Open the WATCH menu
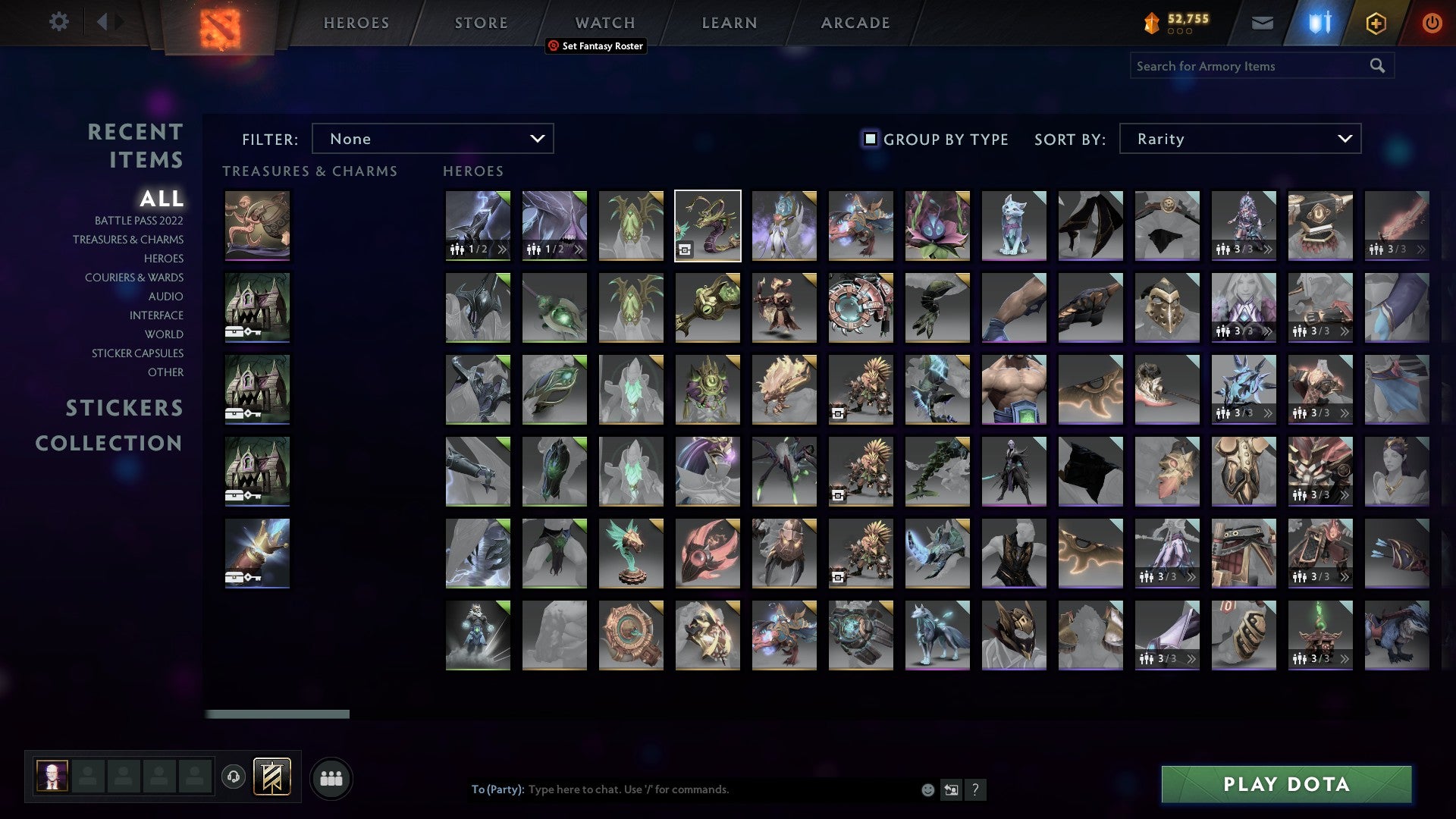The width and height of the screenshot is (1456, 819). tap(604, 23)
